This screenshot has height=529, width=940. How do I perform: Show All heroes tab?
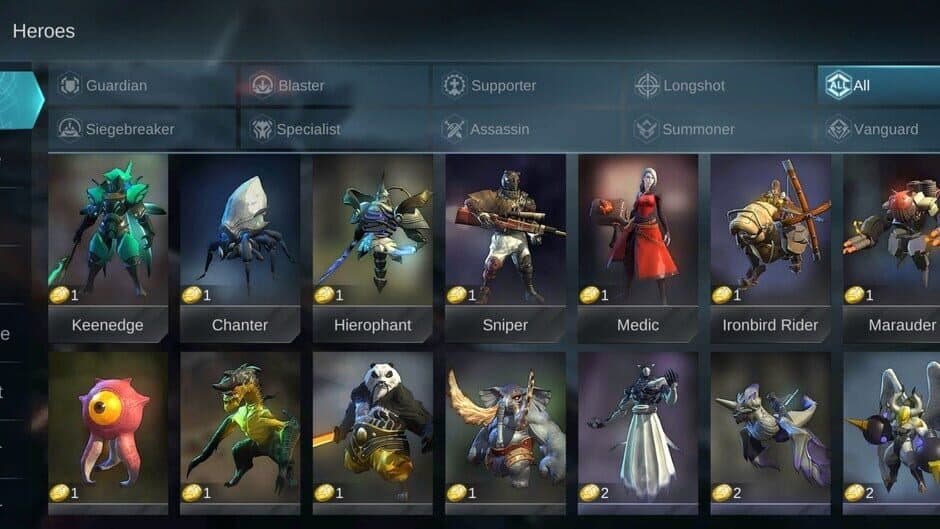(877, 86)
